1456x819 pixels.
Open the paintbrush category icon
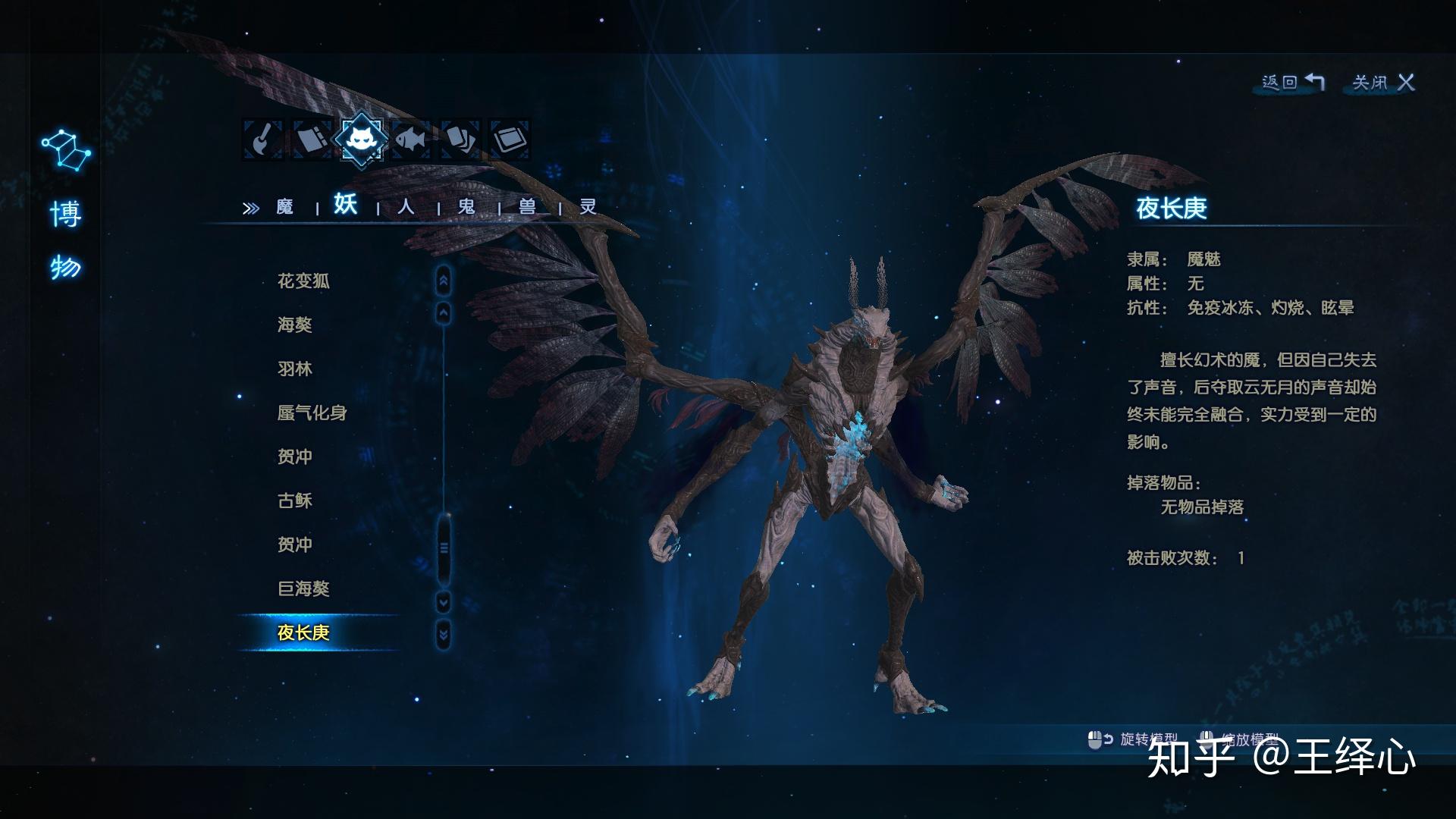262,140
